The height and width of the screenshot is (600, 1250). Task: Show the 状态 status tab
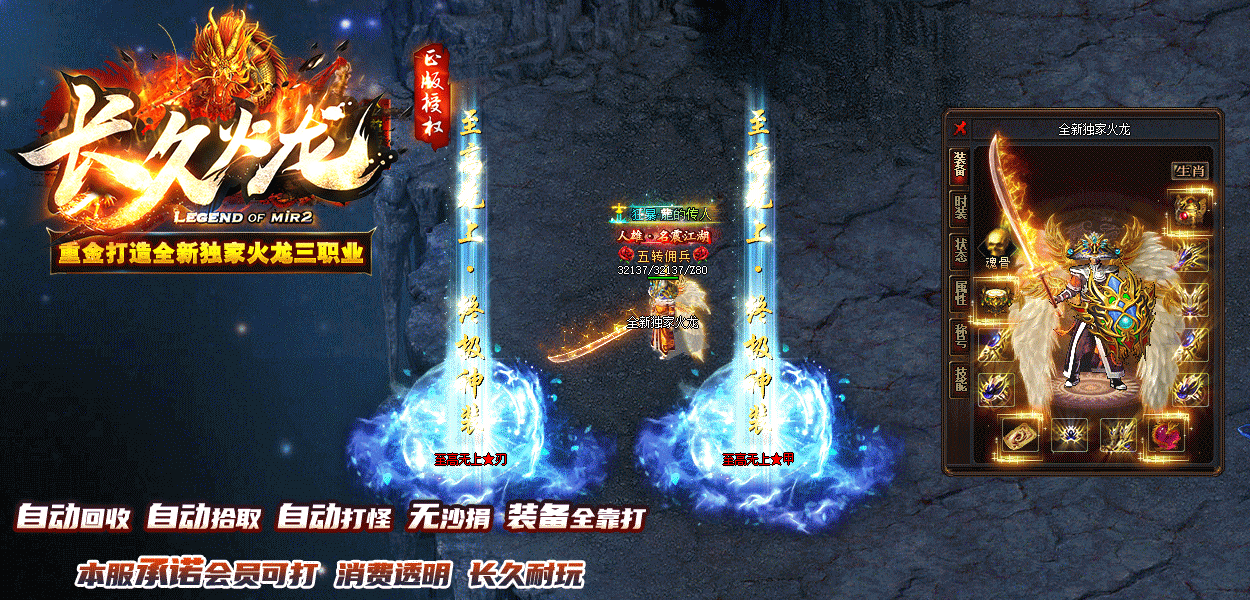(960, 252)
